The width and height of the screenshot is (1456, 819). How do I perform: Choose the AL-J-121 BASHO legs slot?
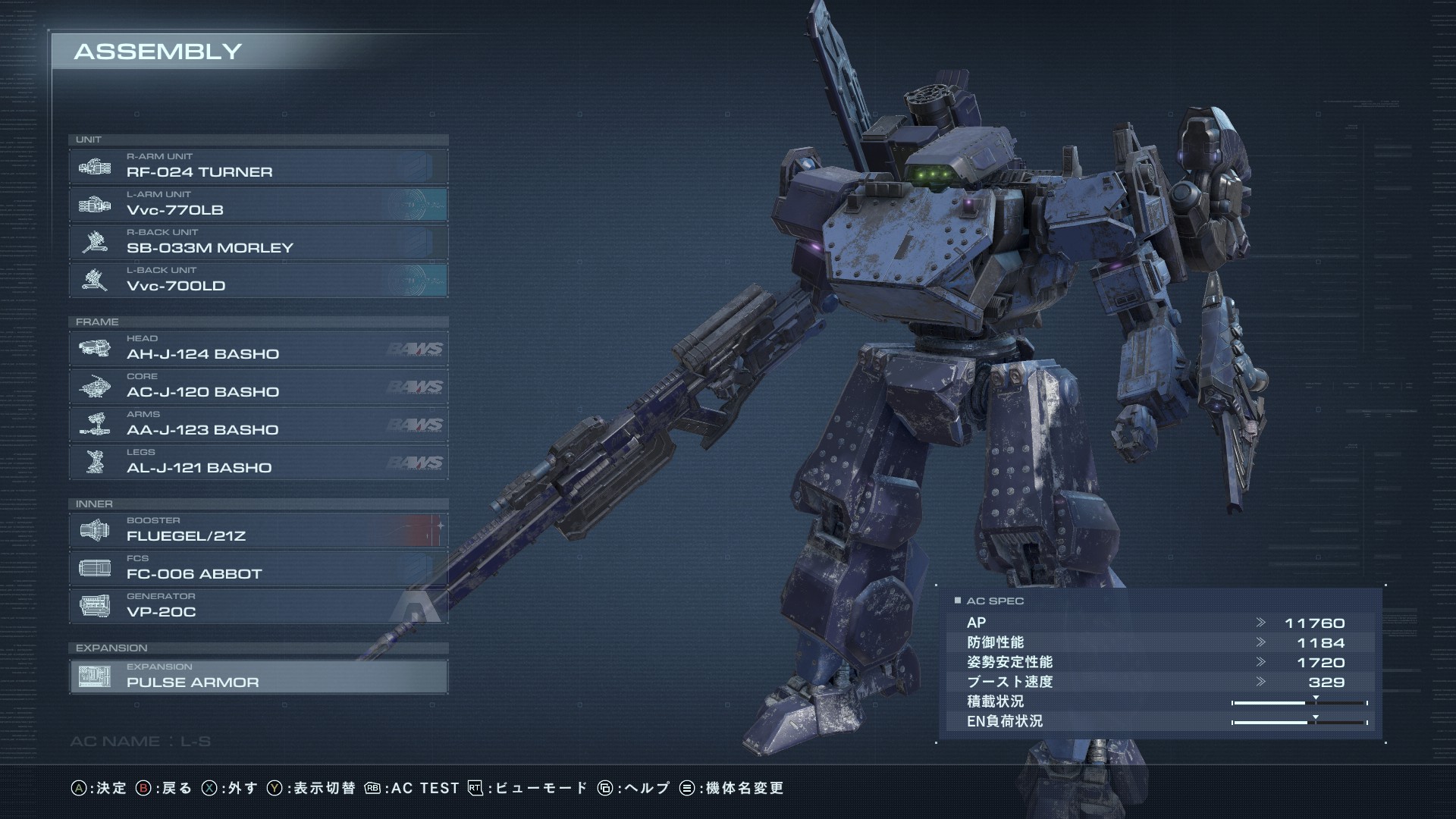pyautogui.click(x=258, y=462)
